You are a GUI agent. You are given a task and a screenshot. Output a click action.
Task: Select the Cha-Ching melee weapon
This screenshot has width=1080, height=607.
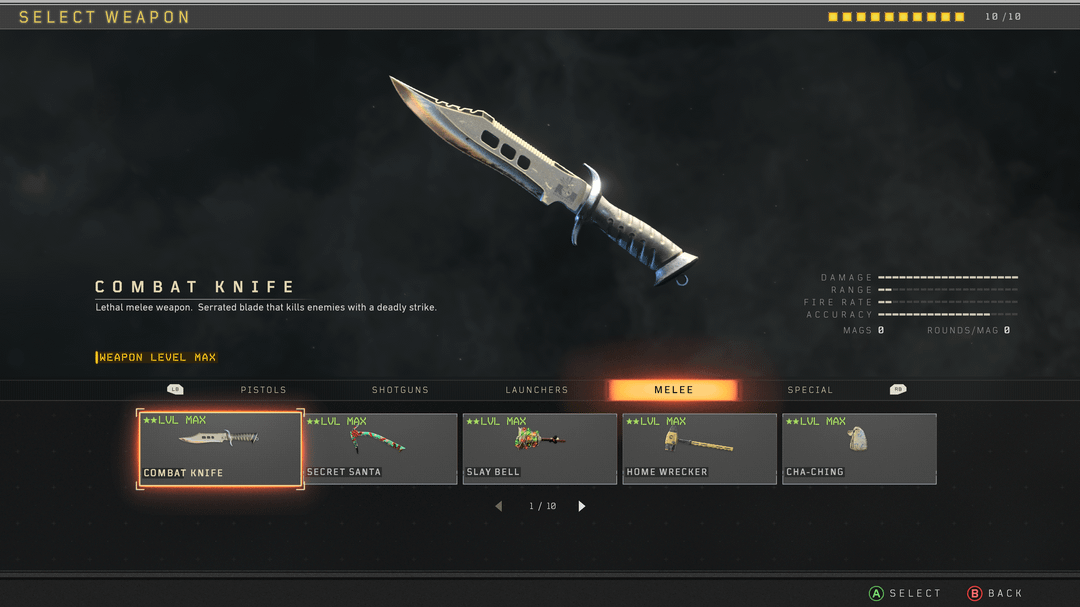point(859,449)
